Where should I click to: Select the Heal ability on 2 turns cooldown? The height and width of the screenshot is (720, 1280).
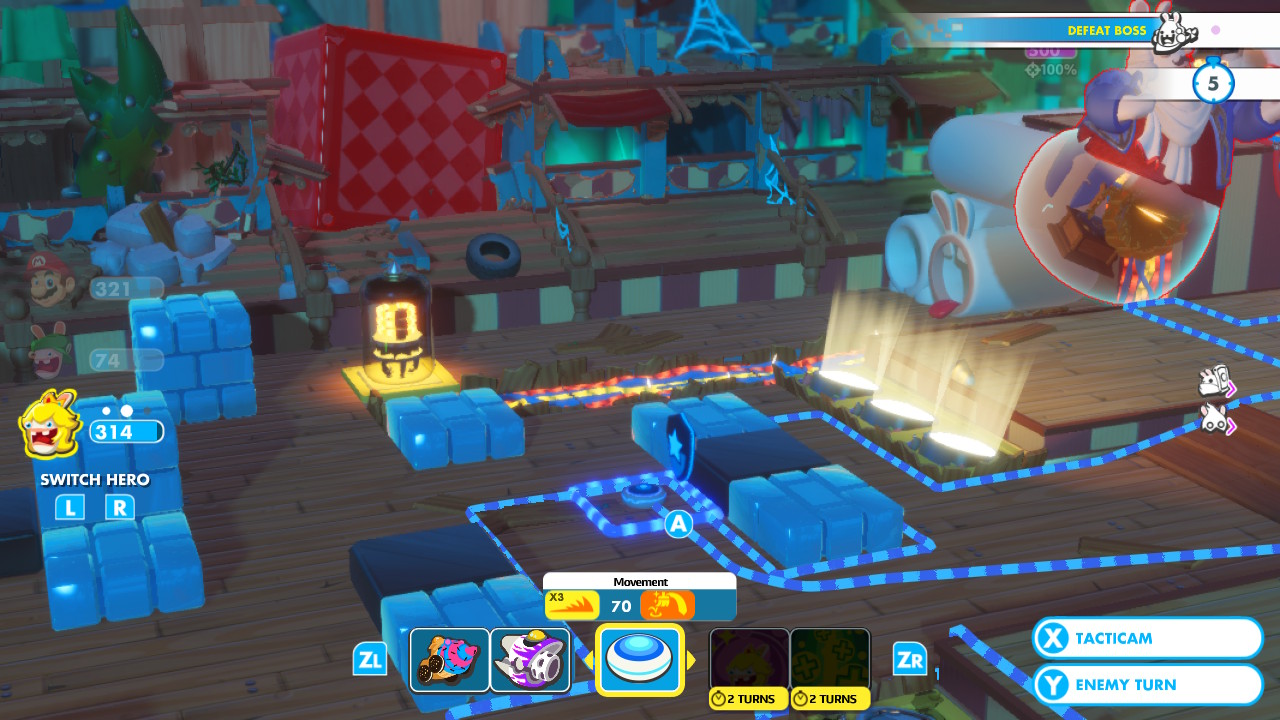point(829,655)
